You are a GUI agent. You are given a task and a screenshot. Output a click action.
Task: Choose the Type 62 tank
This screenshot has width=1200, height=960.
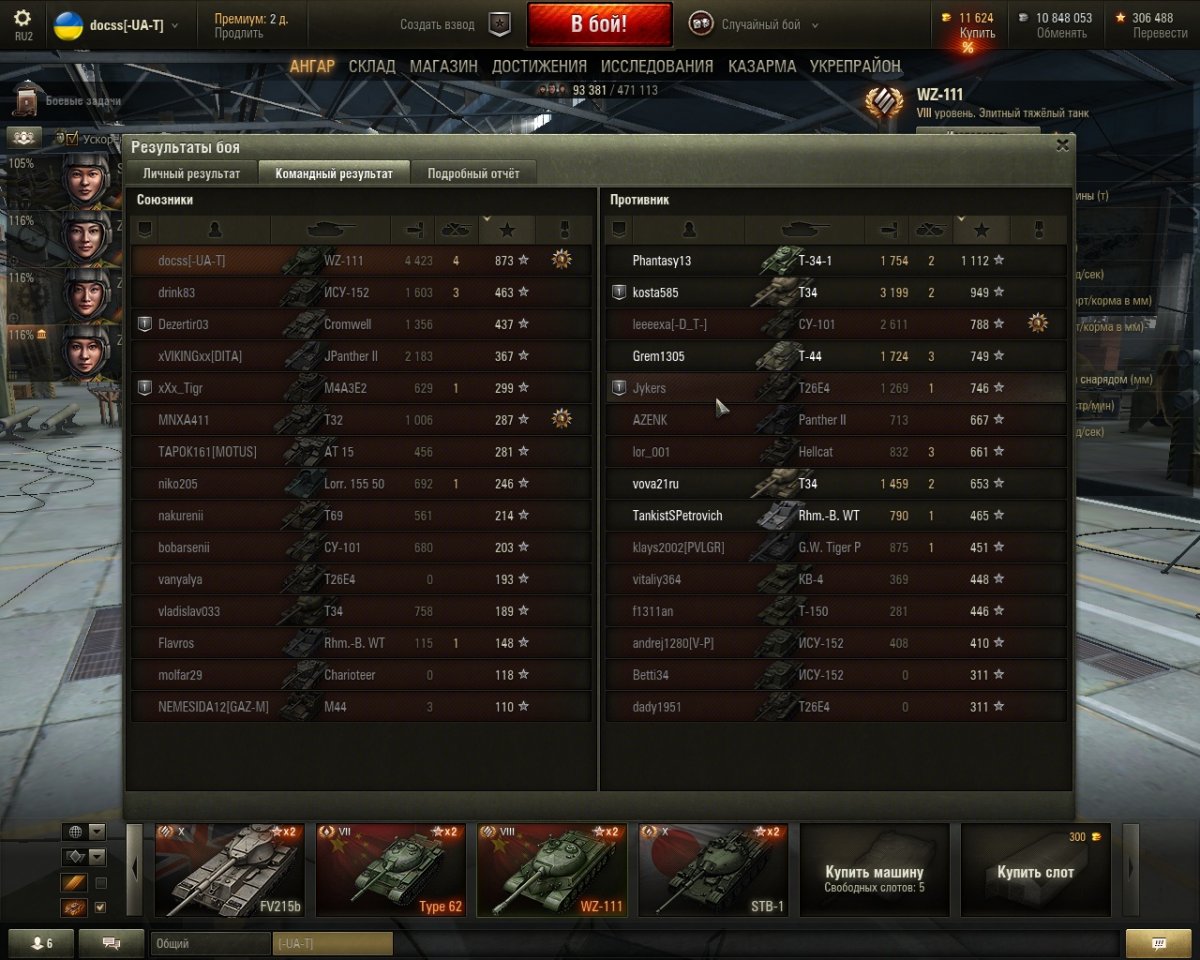[x=391, y=869]
